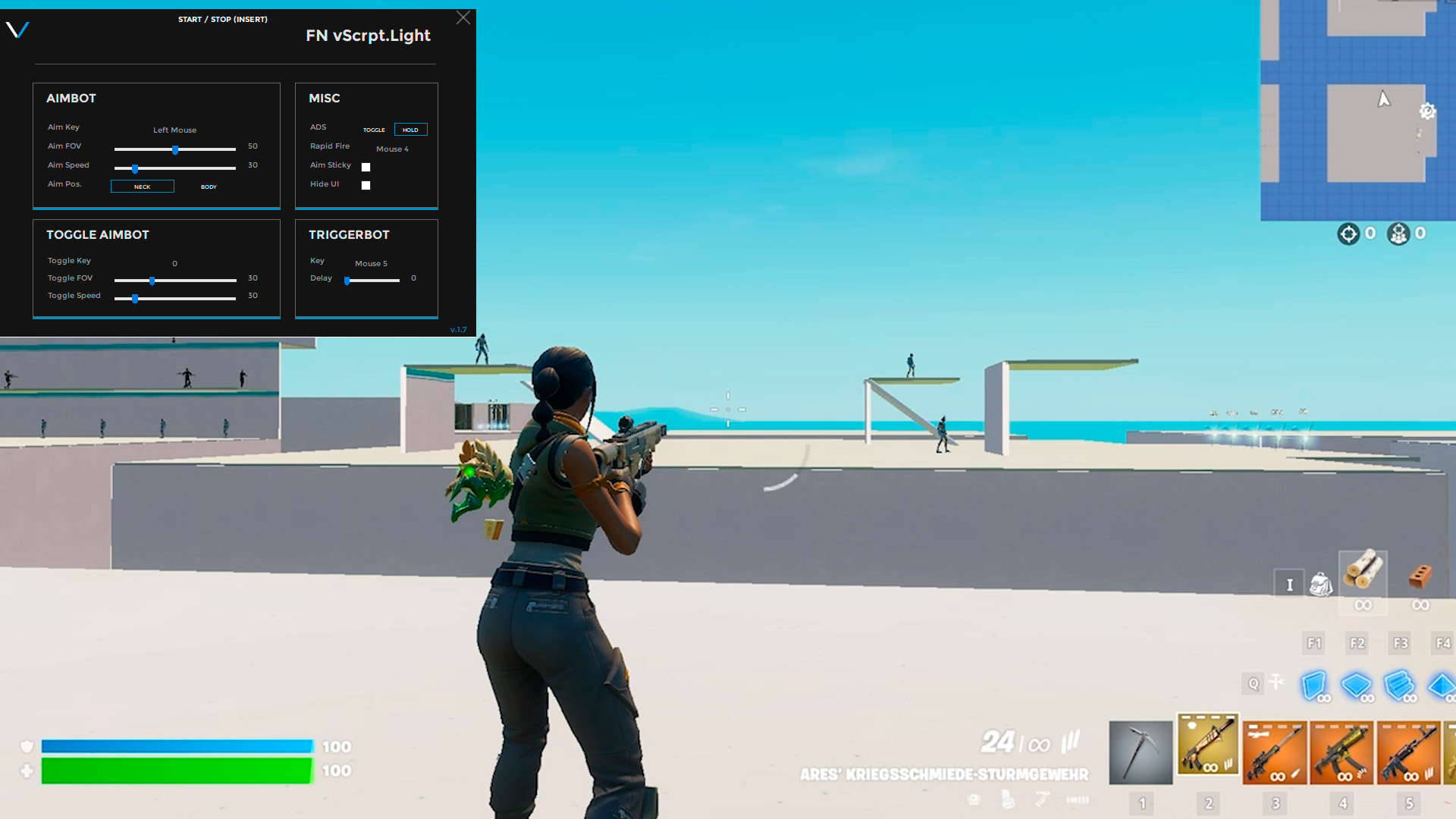Viewport: 1456px width, 819px height.
Task: Click the vScrpt V logo
Action: coord(18,32)
